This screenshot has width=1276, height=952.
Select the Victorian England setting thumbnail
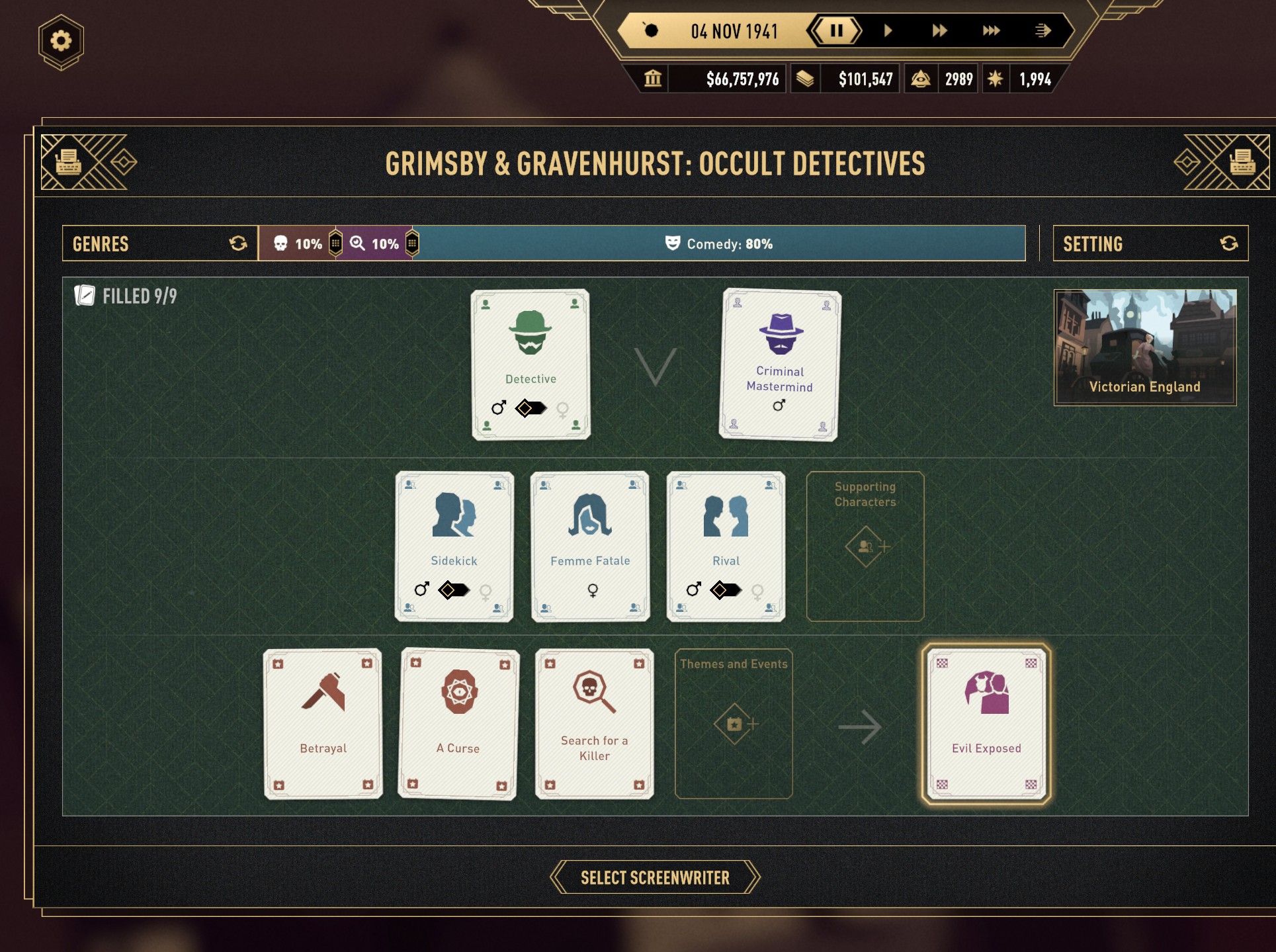coord(1144,347)
